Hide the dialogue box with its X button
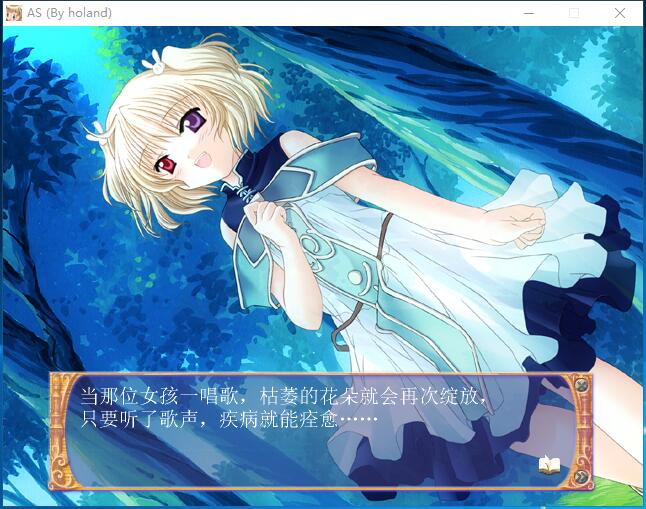 (x=580, y=384)
